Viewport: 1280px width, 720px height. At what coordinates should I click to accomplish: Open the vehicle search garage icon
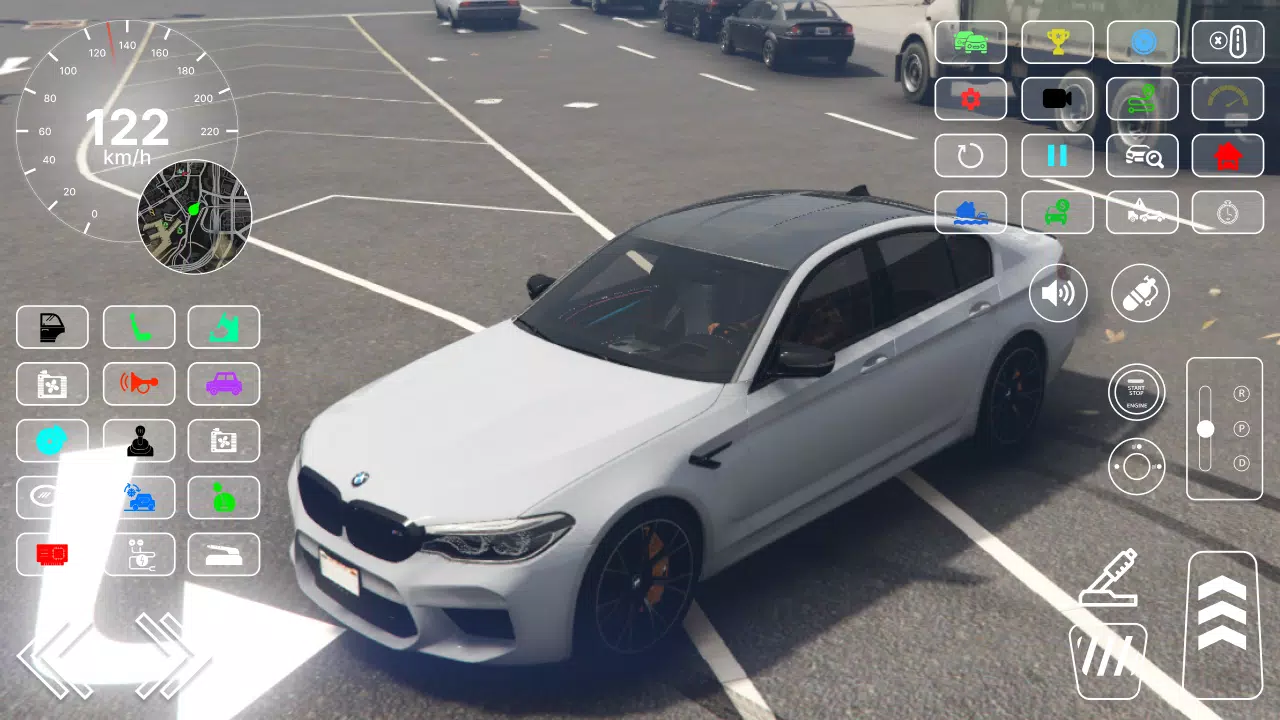pos(1143,156)
